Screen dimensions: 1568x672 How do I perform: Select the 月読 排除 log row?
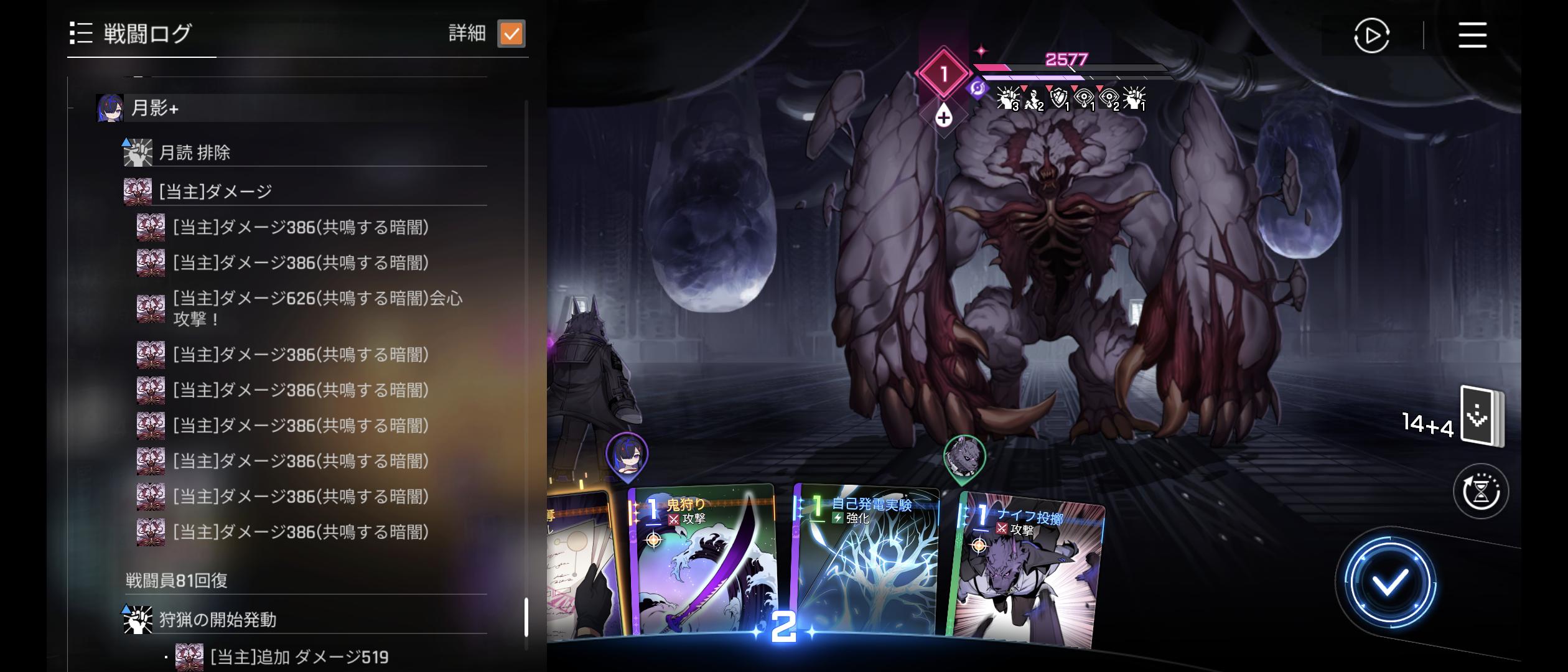point(194,152)
